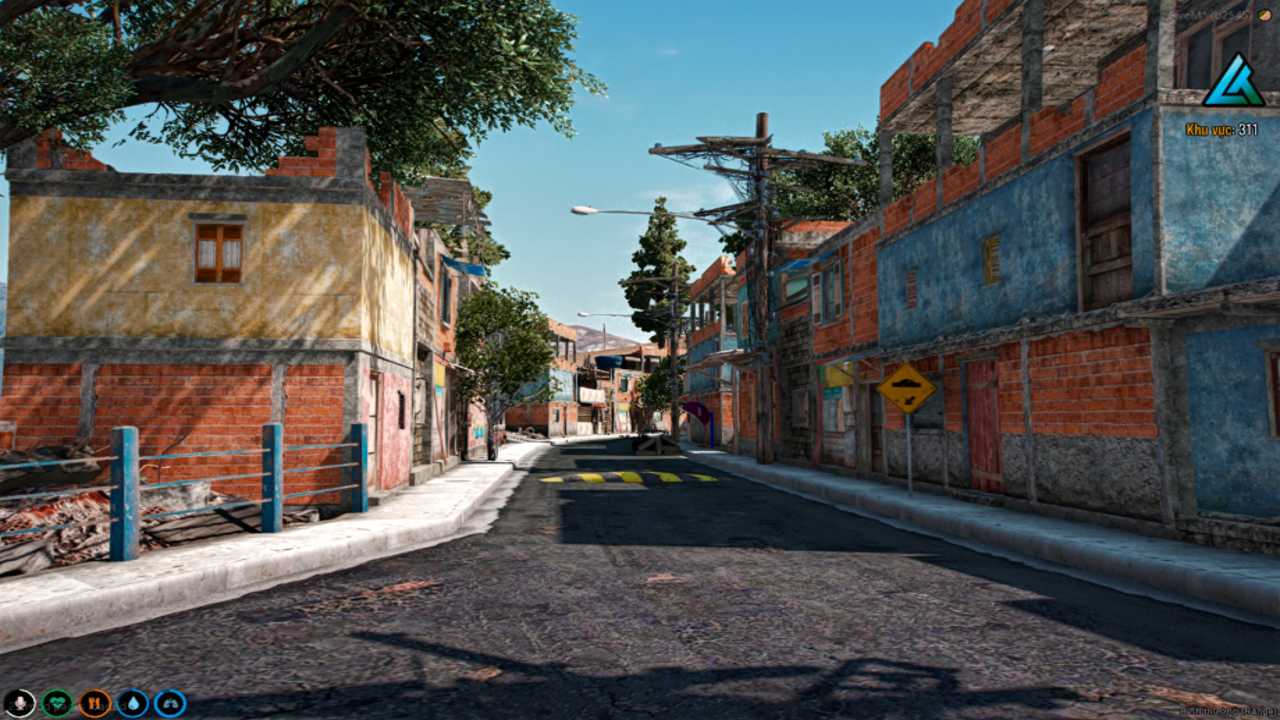Click the rightmost blue HUD status icon

170,703
